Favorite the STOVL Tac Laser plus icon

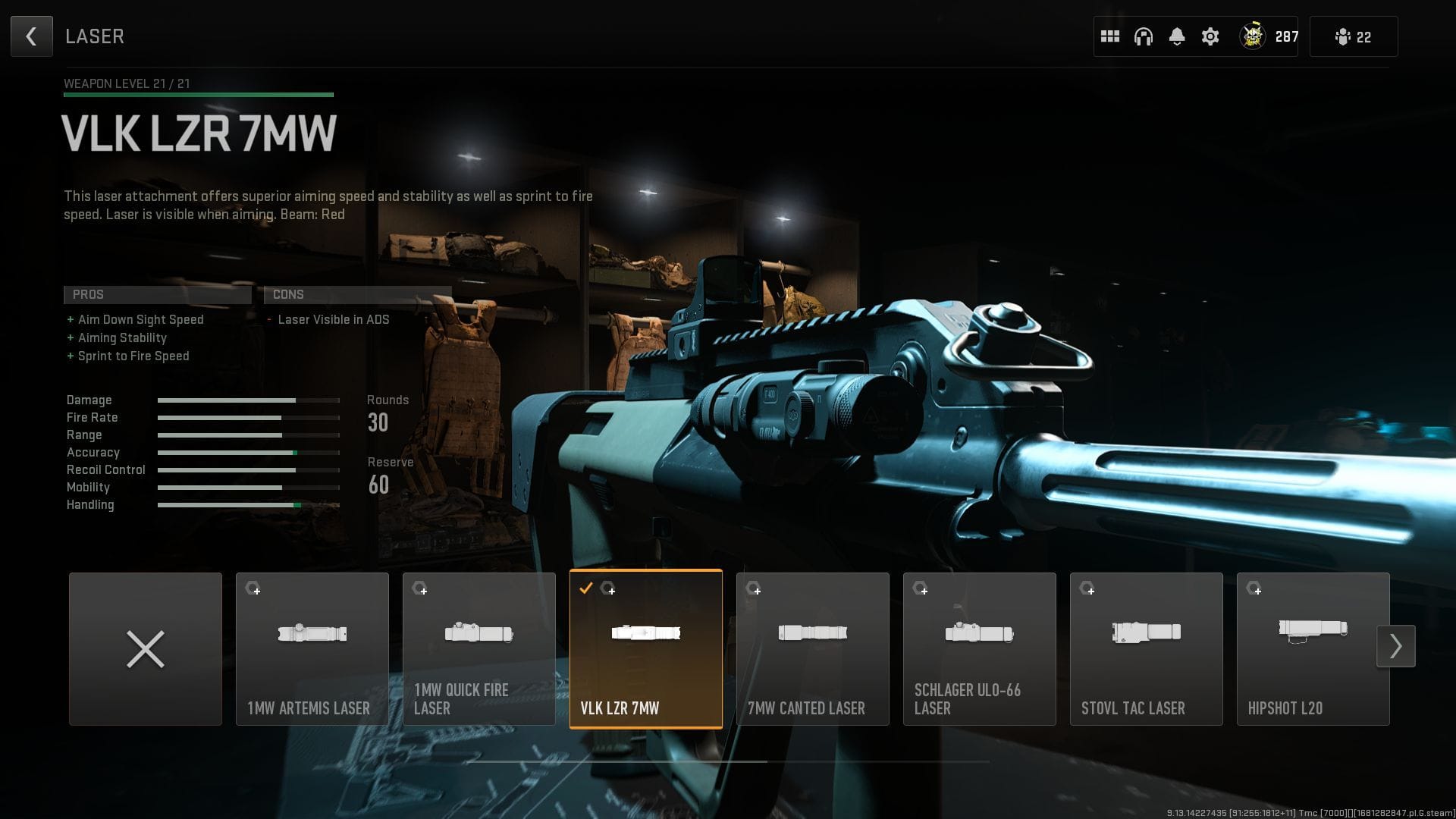[1092, 591]
